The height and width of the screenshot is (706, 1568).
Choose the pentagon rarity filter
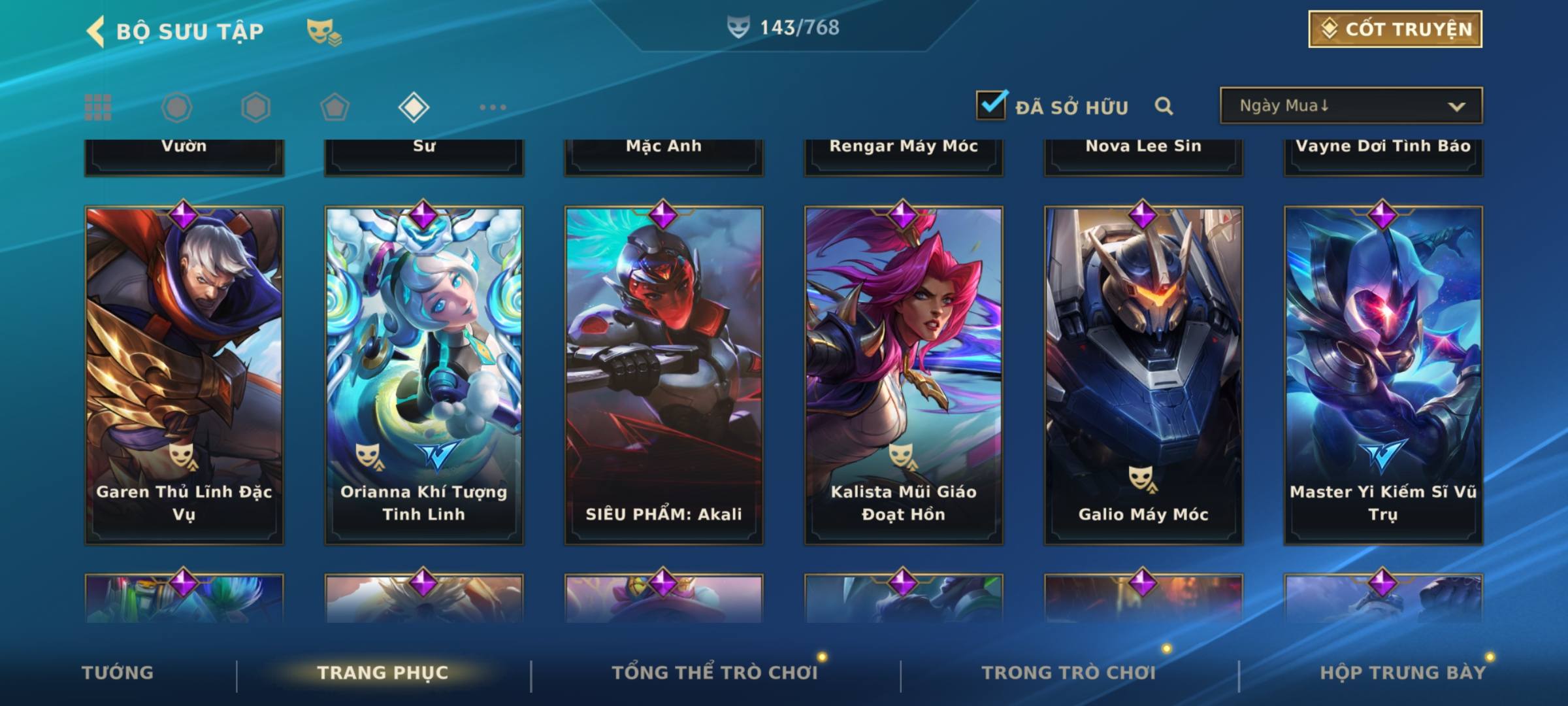335,107
